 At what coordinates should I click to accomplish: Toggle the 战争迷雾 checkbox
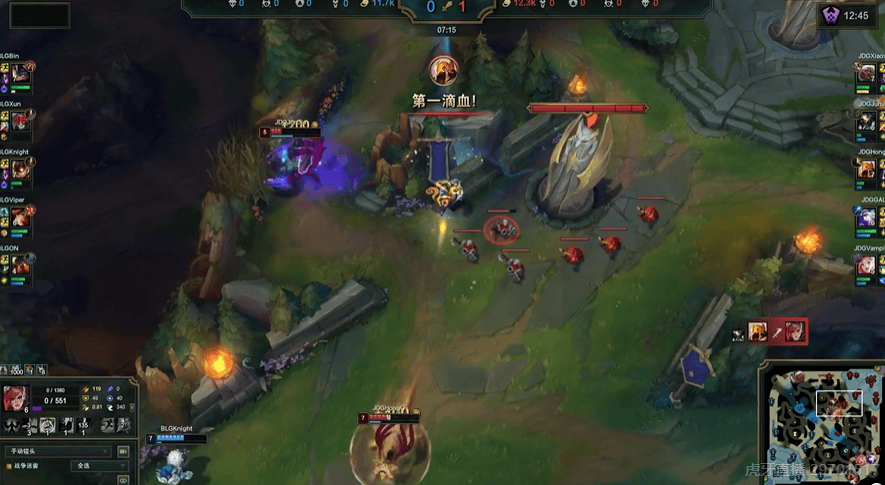(x=9, y=467)
